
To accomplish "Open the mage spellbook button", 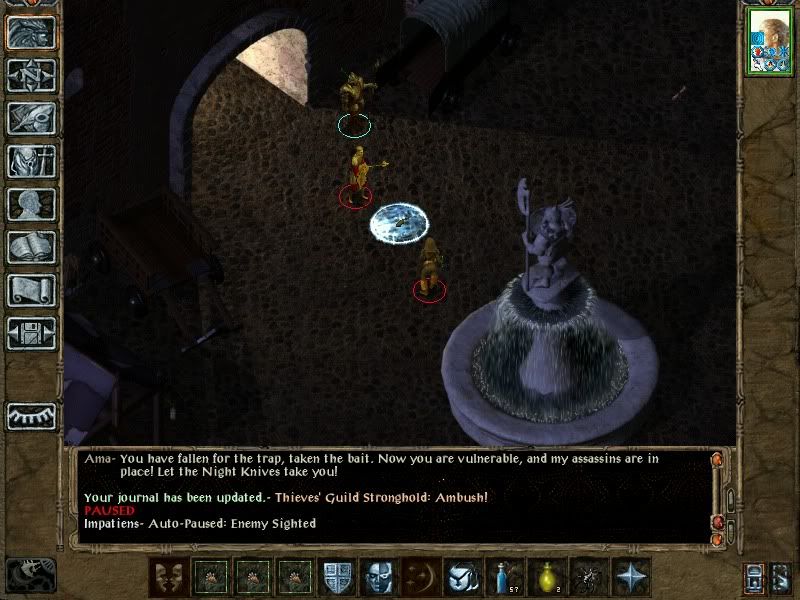I will [x=30, y=247].
